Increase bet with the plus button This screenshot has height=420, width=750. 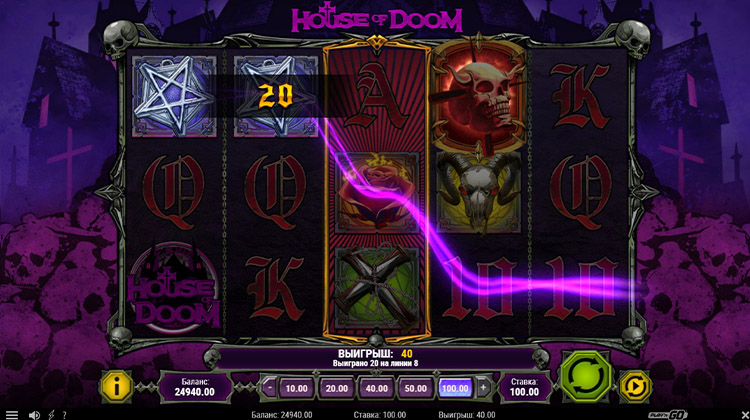[x=483, y=387]
